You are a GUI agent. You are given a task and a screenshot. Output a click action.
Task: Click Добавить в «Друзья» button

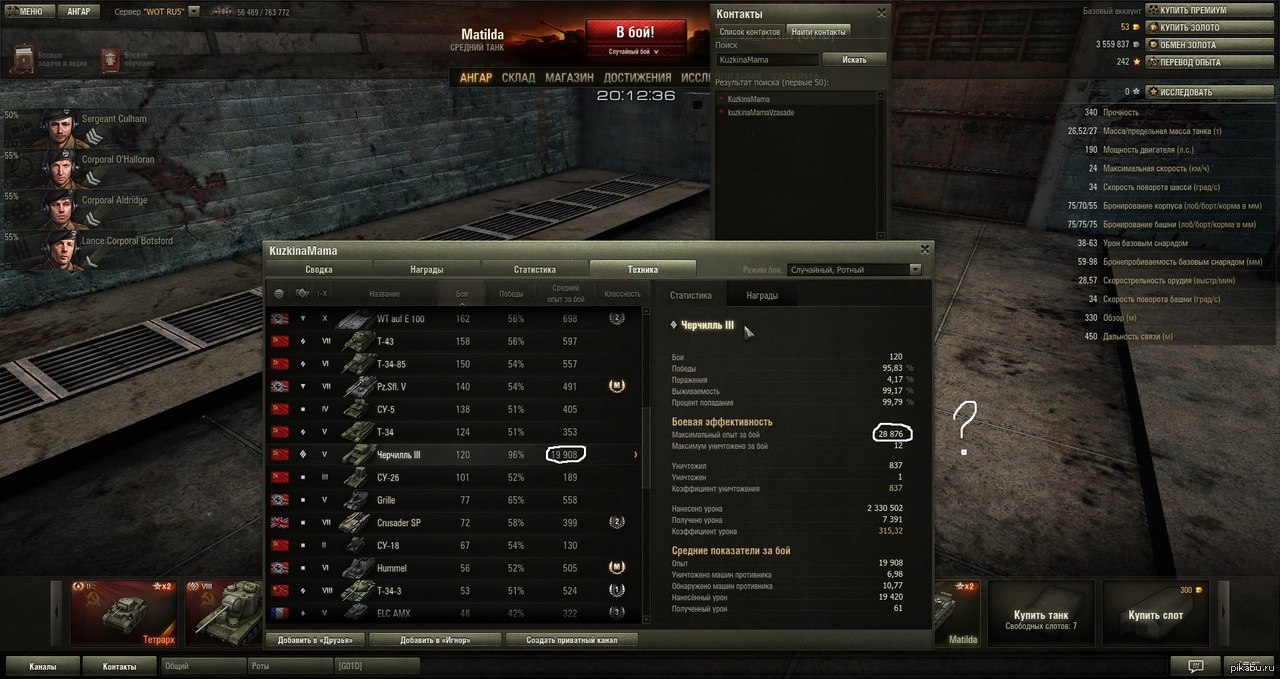point(315,640)
